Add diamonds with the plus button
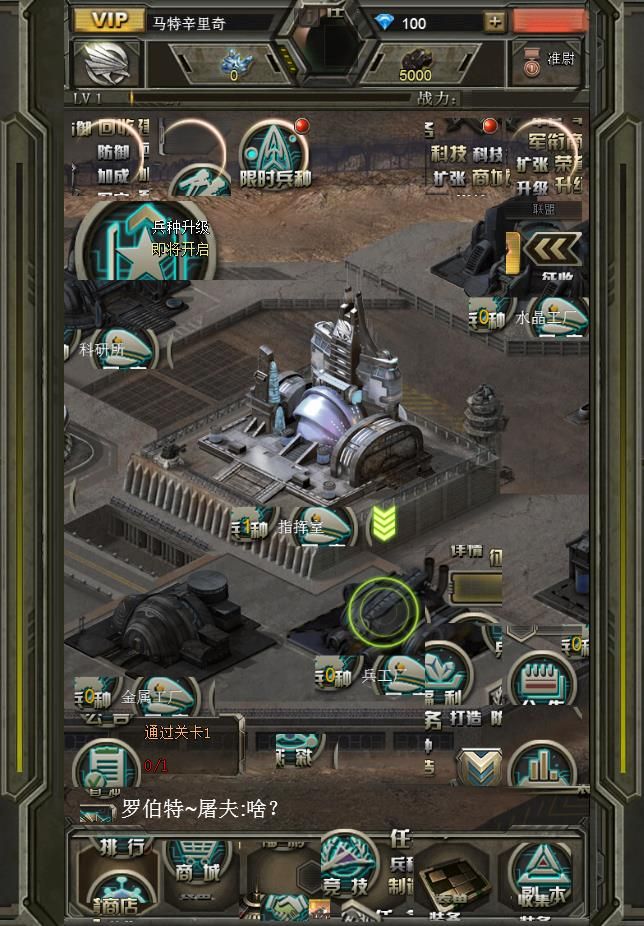Viewport: 644px width, 926px height. [494, 22]
